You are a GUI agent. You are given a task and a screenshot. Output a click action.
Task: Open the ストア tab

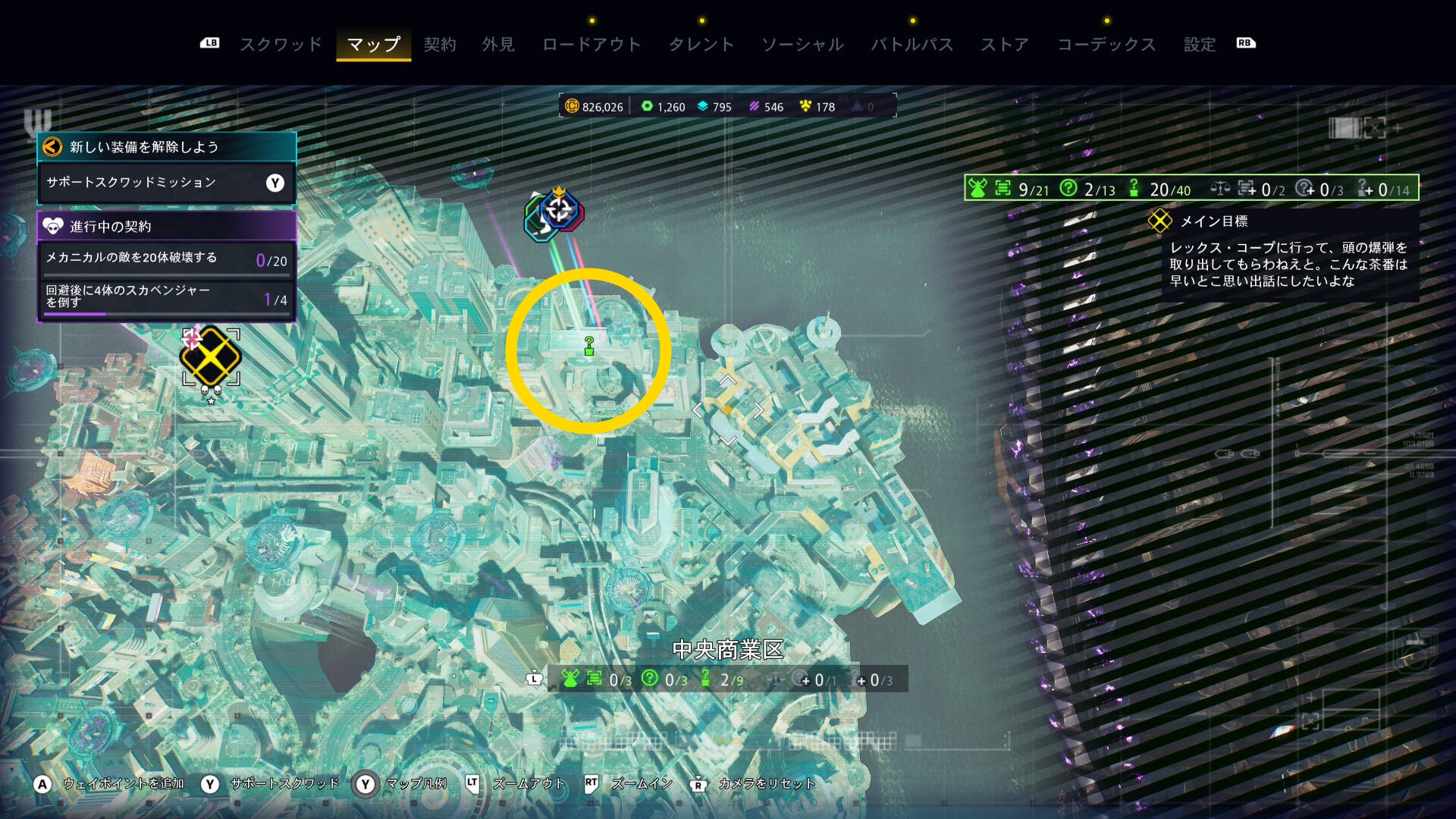point(1005,45)
